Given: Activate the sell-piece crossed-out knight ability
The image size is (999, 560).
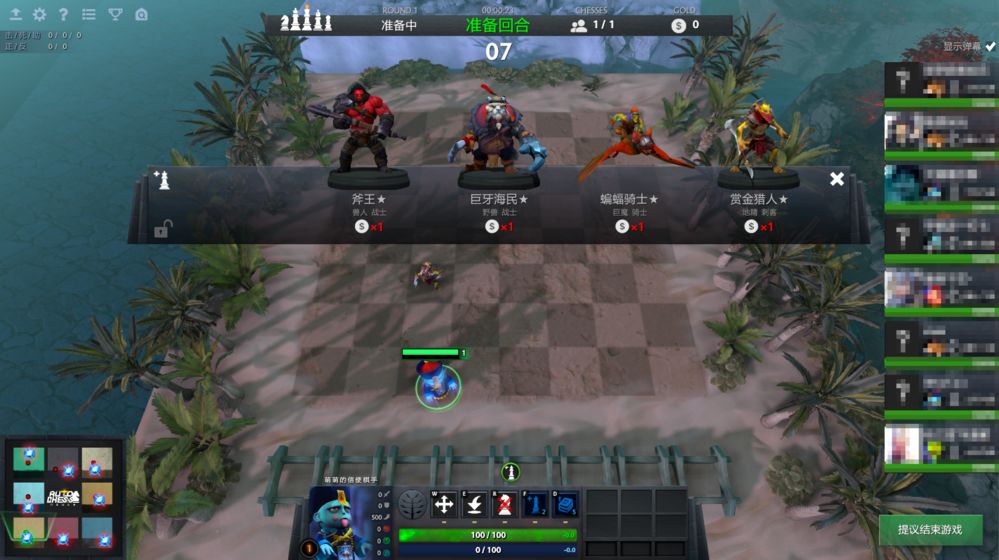Looking at the screenshot, I should click(505, 505).
